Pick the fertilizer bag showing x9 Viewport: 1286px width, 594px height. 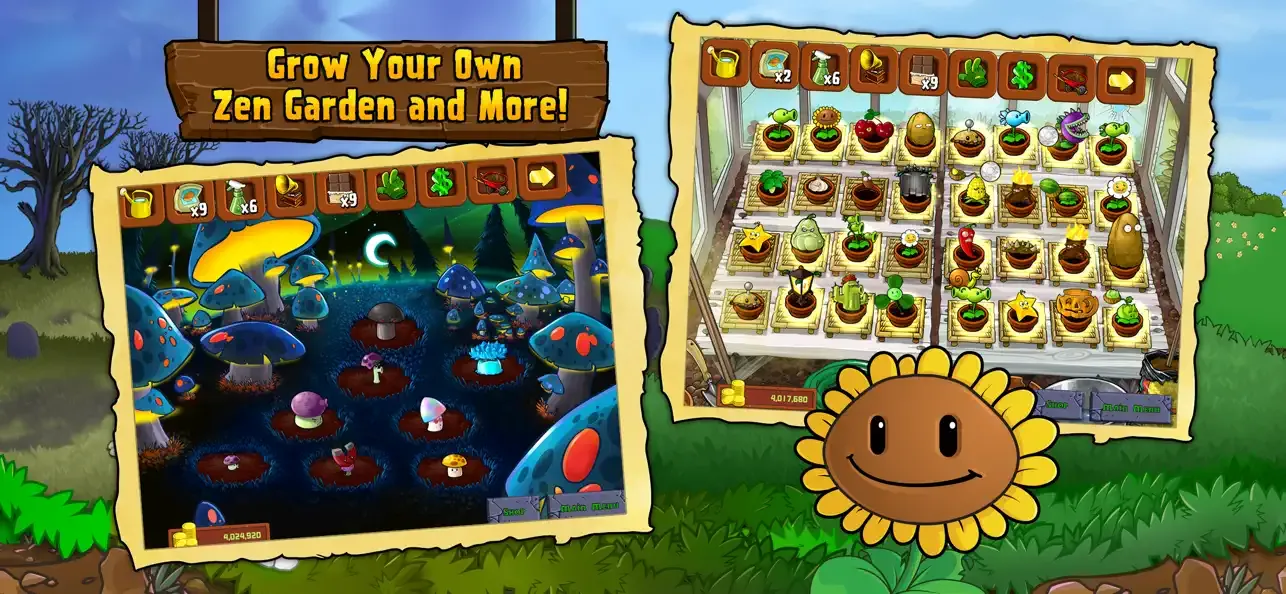(x=188, y=199)
